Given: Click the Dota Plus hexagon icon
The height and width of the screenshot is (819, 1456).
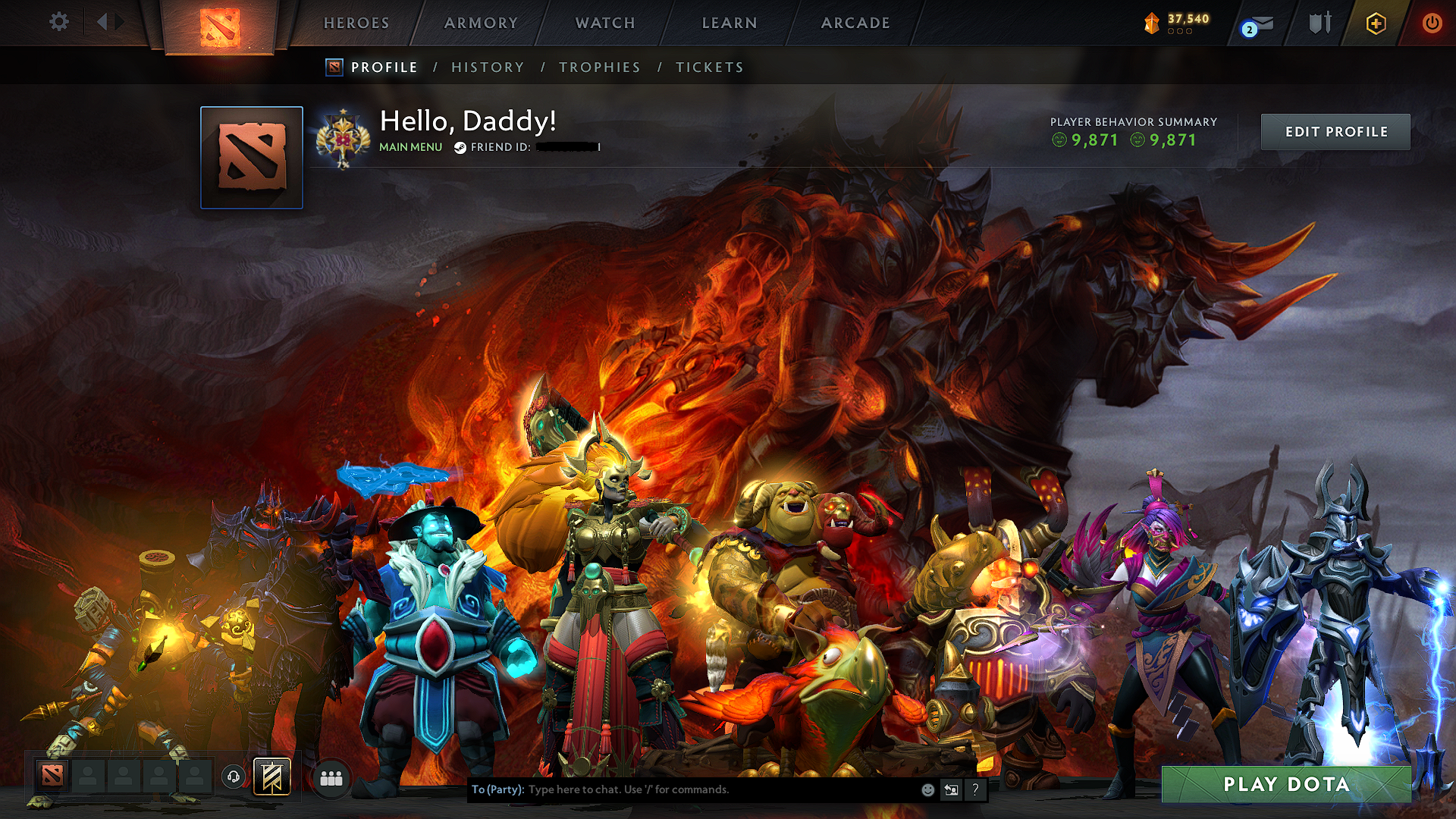Looking at the screenshot, I should [x=1375, y=23].
